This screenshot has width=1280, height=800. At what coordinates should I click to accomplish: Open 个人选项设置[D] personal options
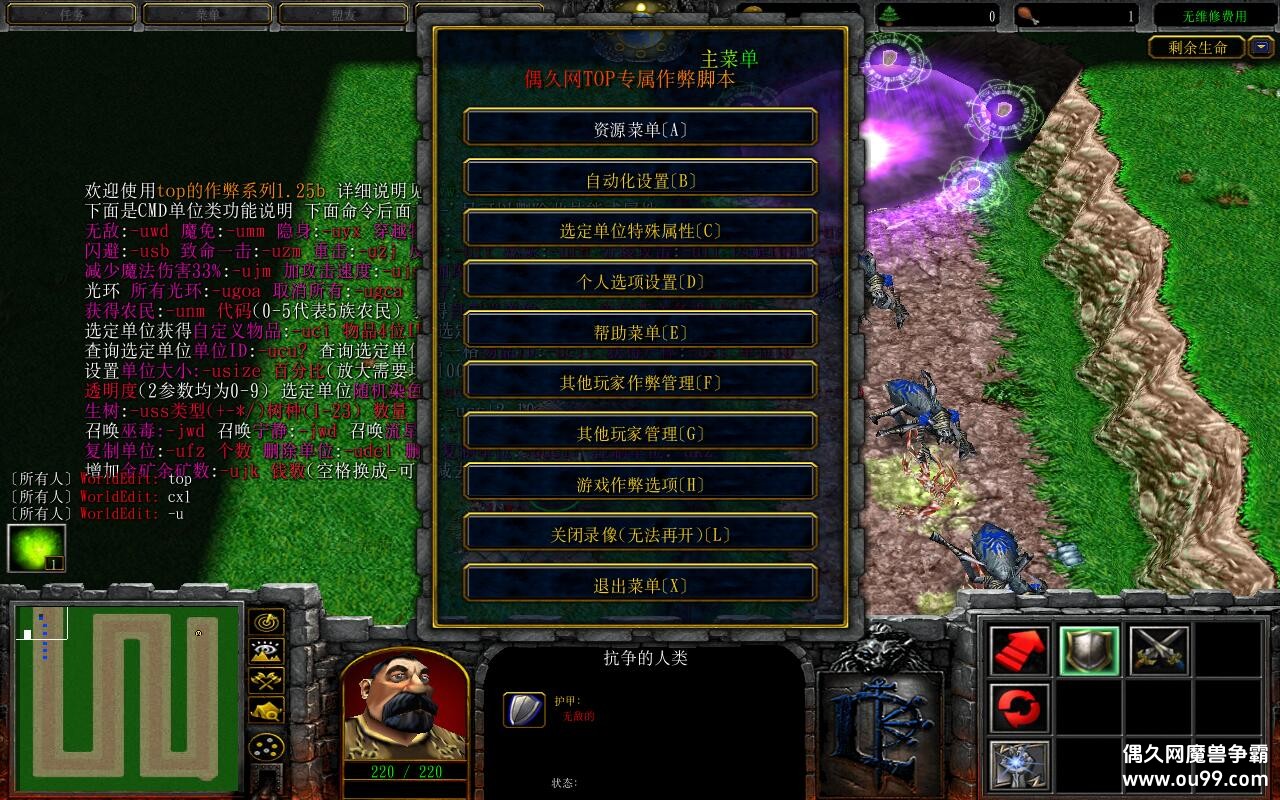pyautogui.click(x=640, y=281)
